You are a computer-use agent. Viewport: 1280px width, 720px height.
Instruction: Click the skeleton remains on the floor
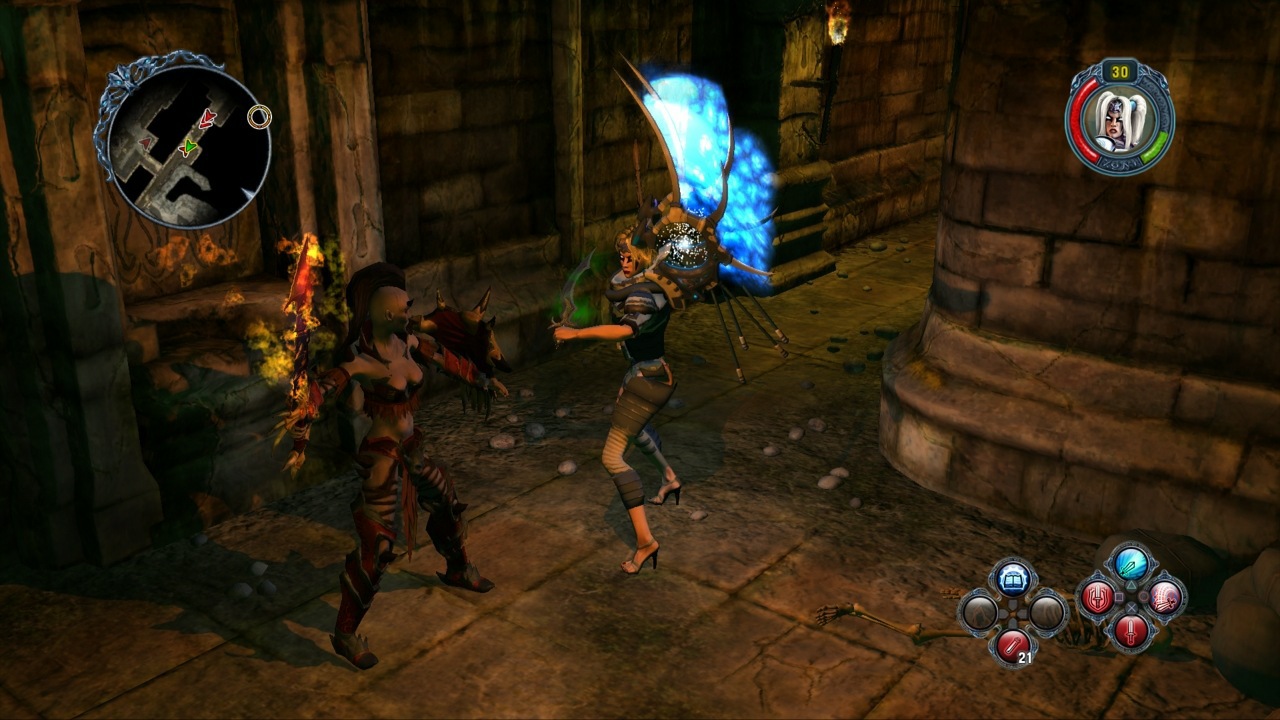click(868, 622)
